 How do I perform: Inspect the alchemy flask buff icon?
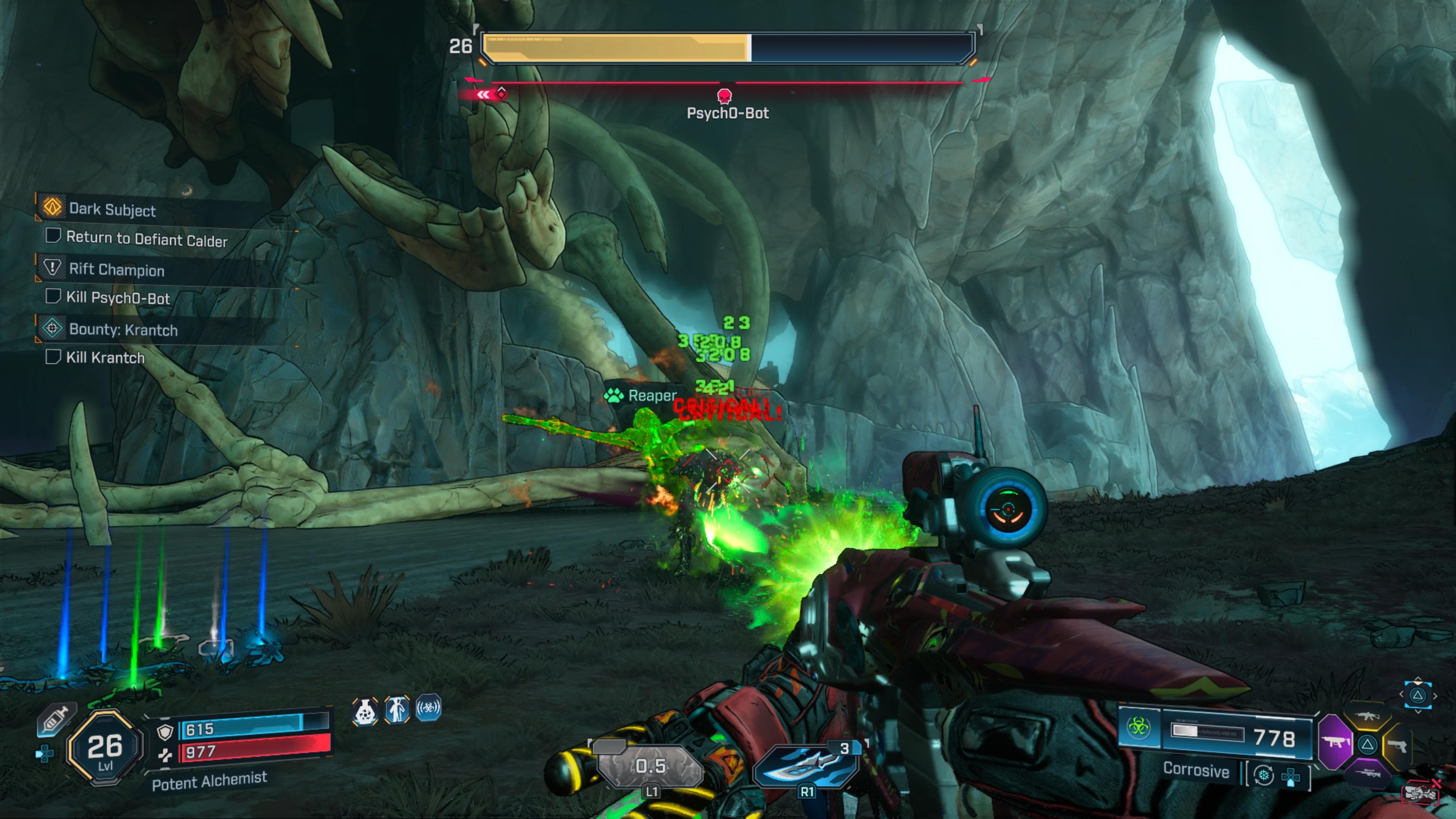(365, 711)
